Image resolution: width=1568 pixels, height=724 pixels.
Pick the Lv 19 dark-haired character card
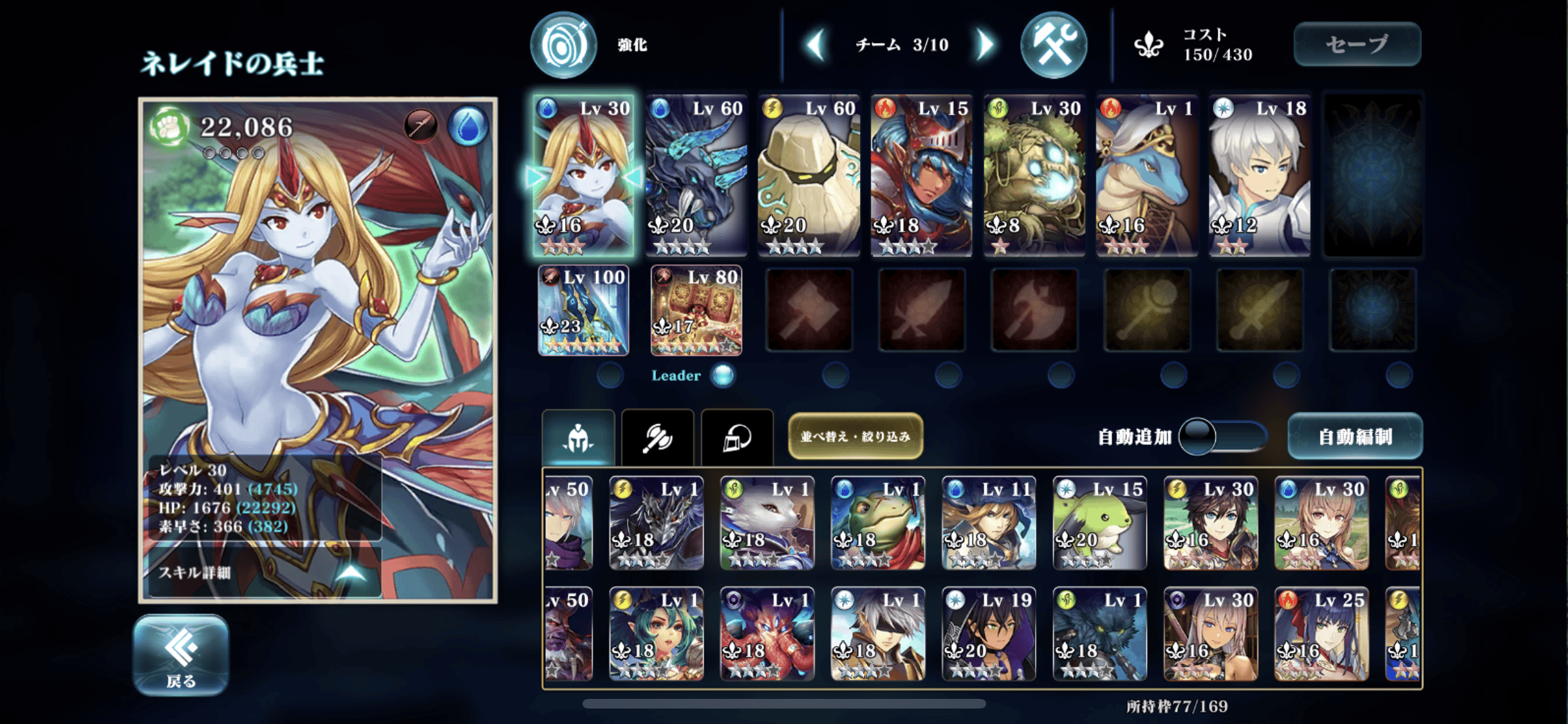tap(989, 634)
